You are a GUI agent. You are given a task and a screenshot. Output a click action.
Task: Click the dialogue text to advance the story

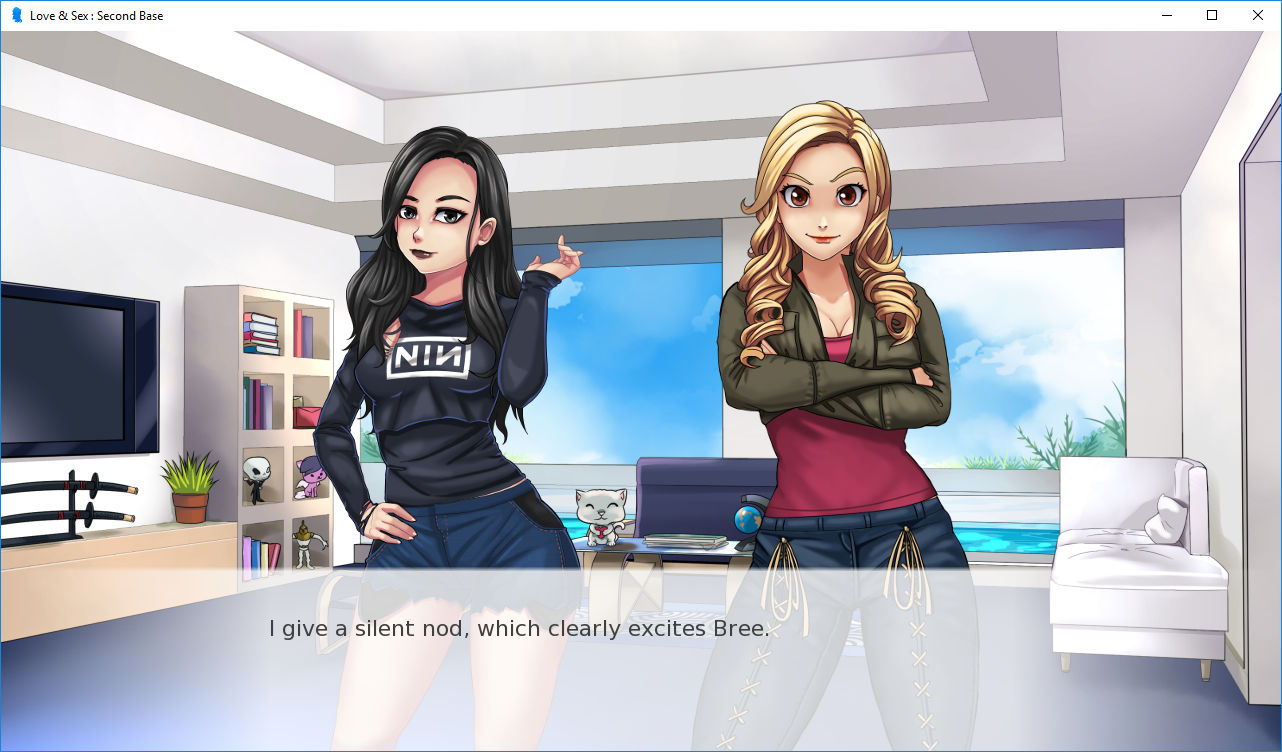(520, 628)
